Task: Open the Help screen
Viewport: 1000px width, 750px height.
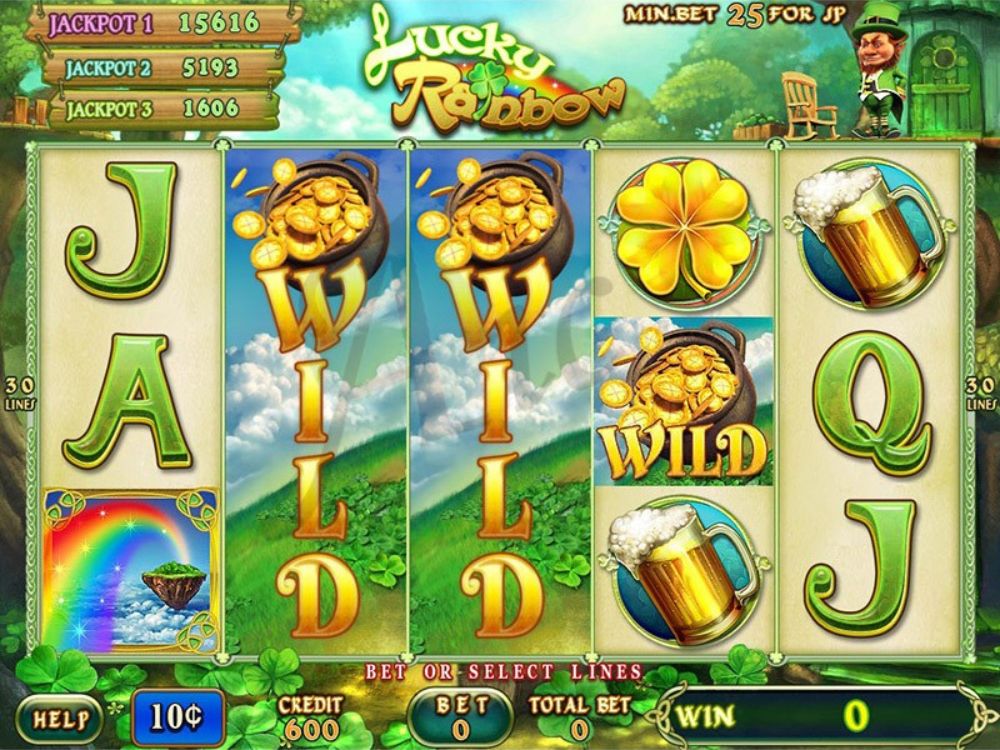Action: pyautogui.click(x=59, y=718)
